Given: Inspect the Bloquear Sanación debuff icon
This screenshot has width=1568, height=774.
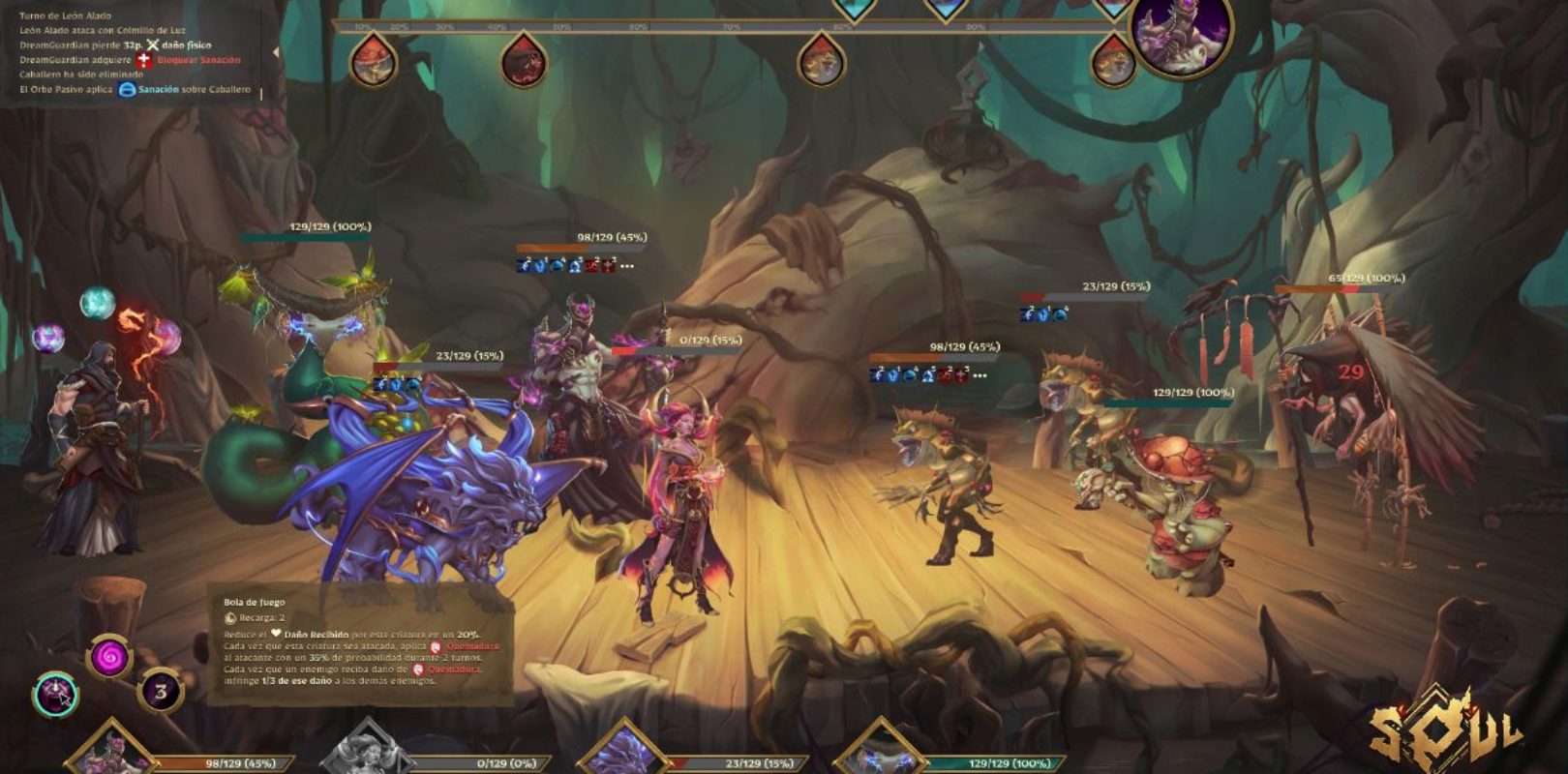Looking at the screenshot, I should (x=143, y=61).
